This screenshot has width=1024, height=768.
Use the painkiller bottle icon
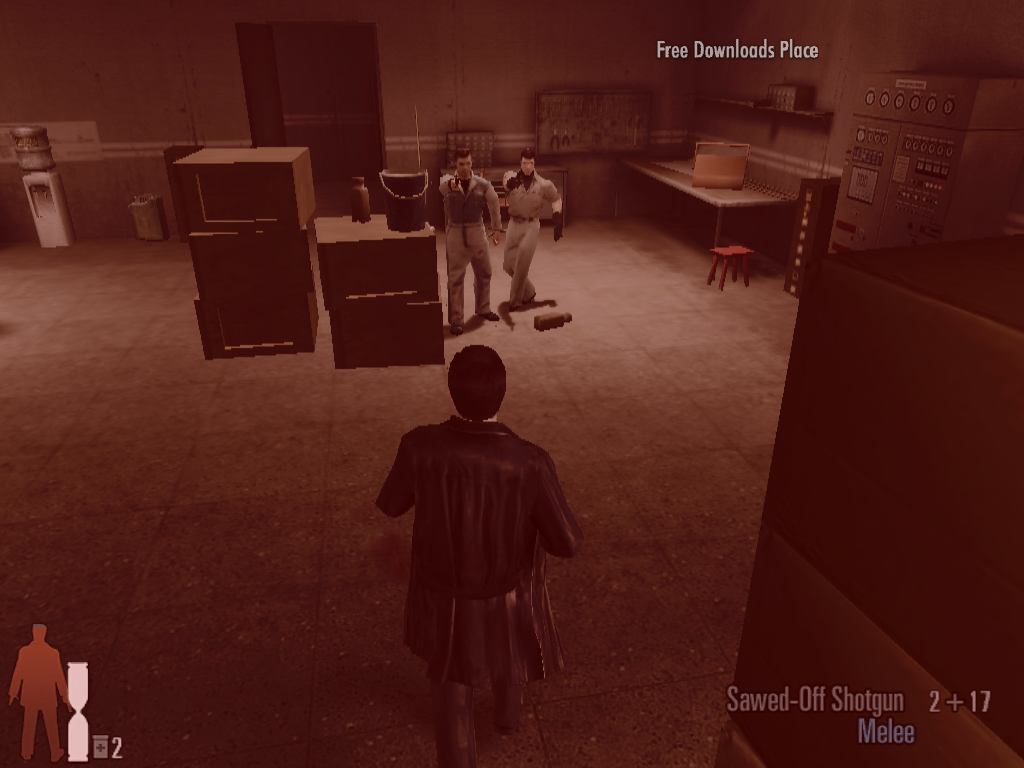coord(100,746)
